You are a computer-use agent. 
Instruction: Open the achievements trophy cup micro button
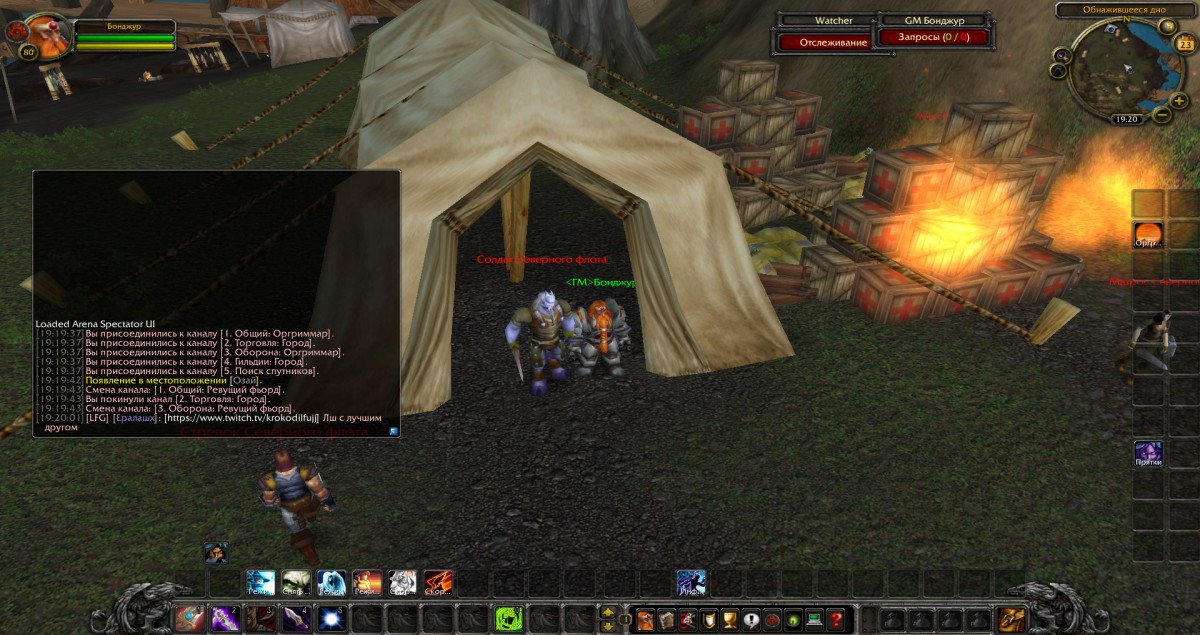click(x=729, y=620)
